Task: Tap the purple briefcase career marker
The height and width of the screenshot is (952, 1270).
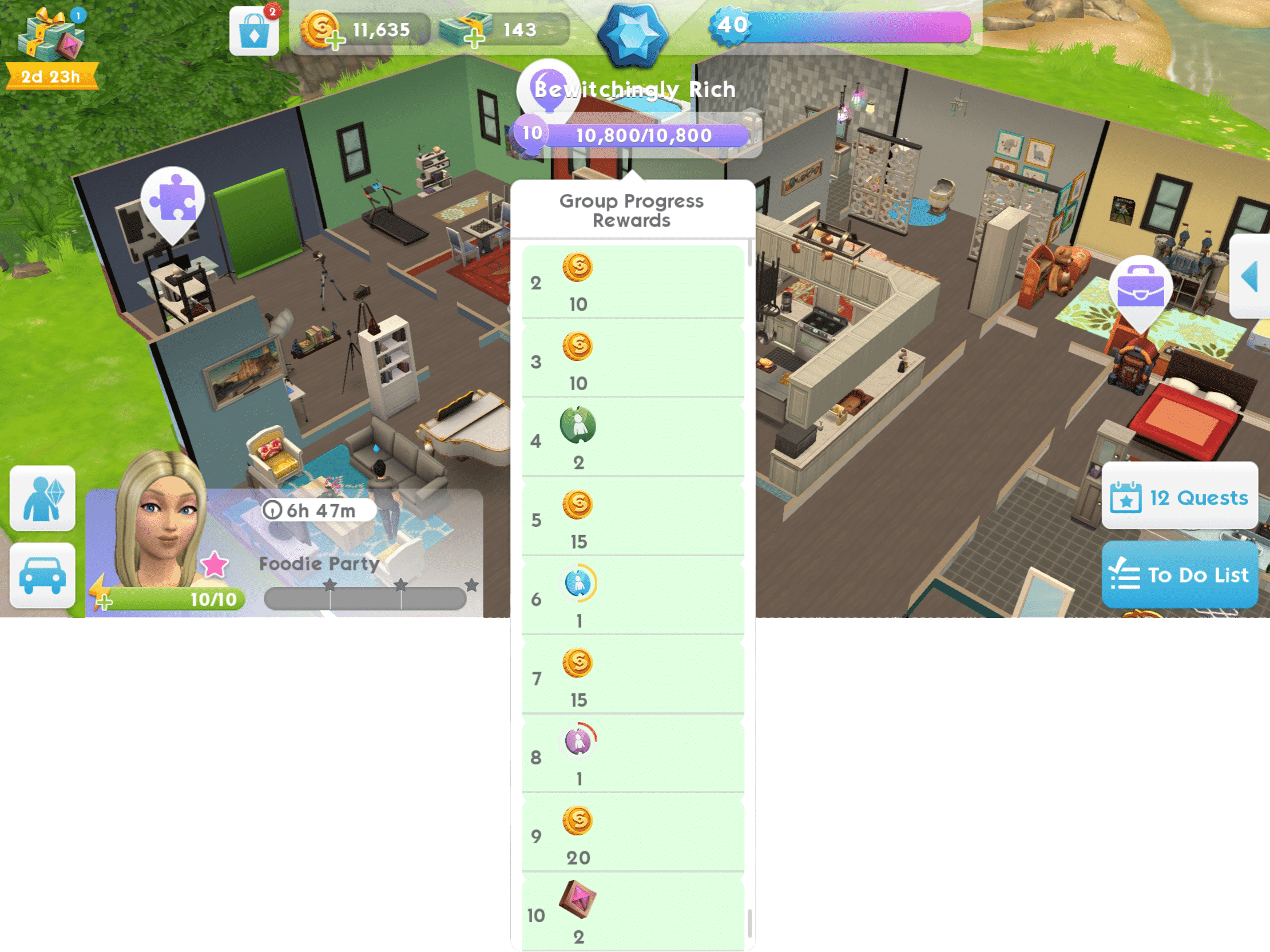Action: click(x=1140, y=288)
